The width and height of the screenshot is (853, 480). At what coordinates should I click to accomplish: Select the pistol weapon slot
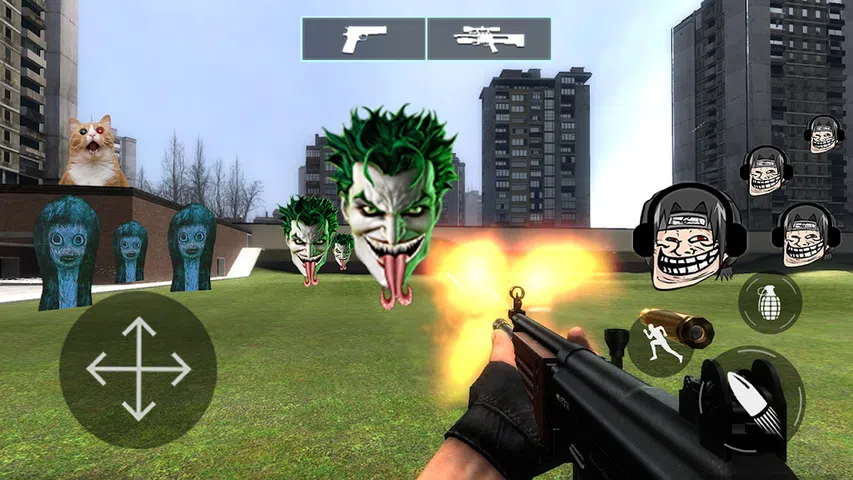364,39
